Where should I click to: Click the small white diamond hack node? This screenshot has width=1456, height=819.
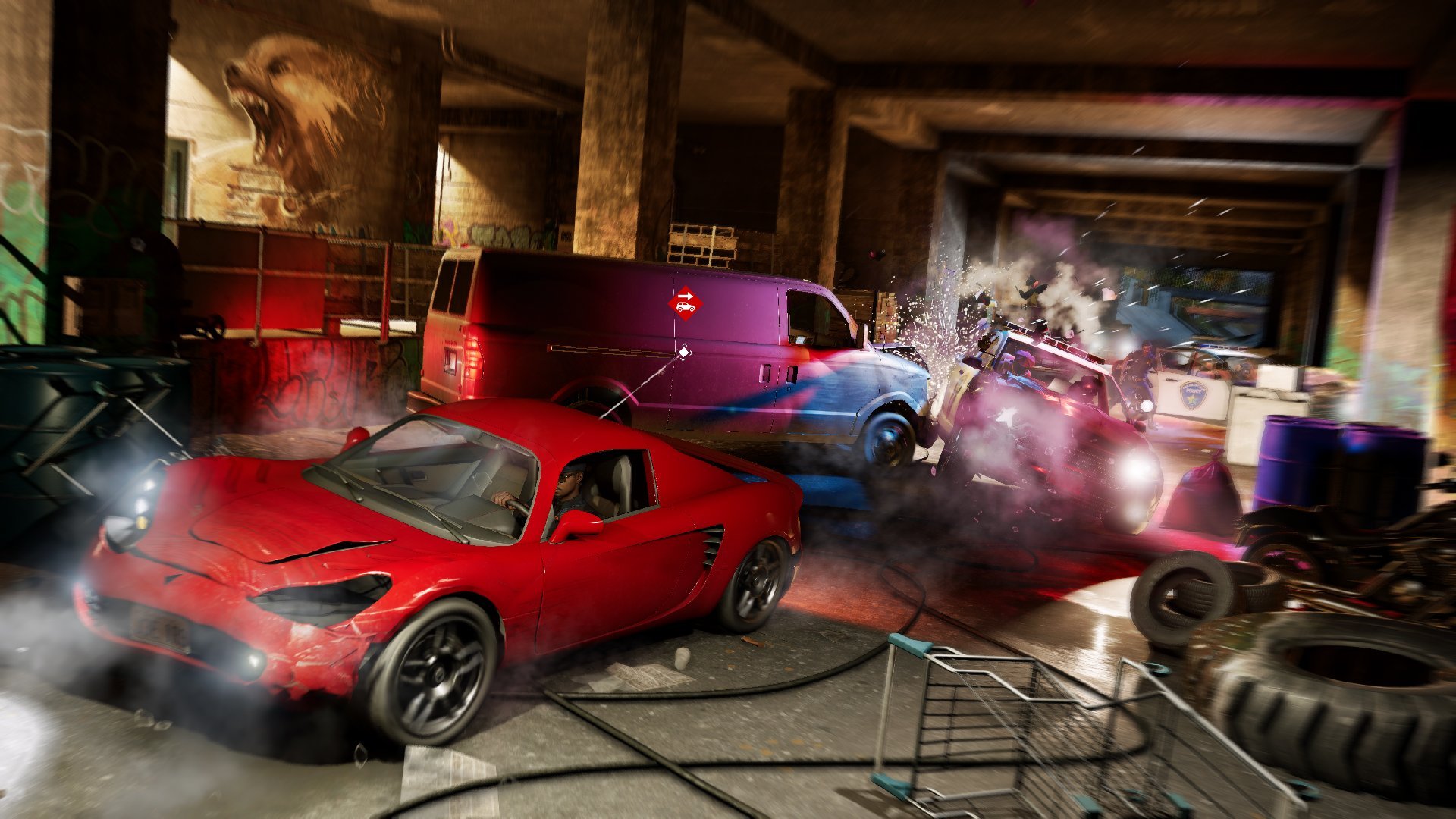pos(683,352)
